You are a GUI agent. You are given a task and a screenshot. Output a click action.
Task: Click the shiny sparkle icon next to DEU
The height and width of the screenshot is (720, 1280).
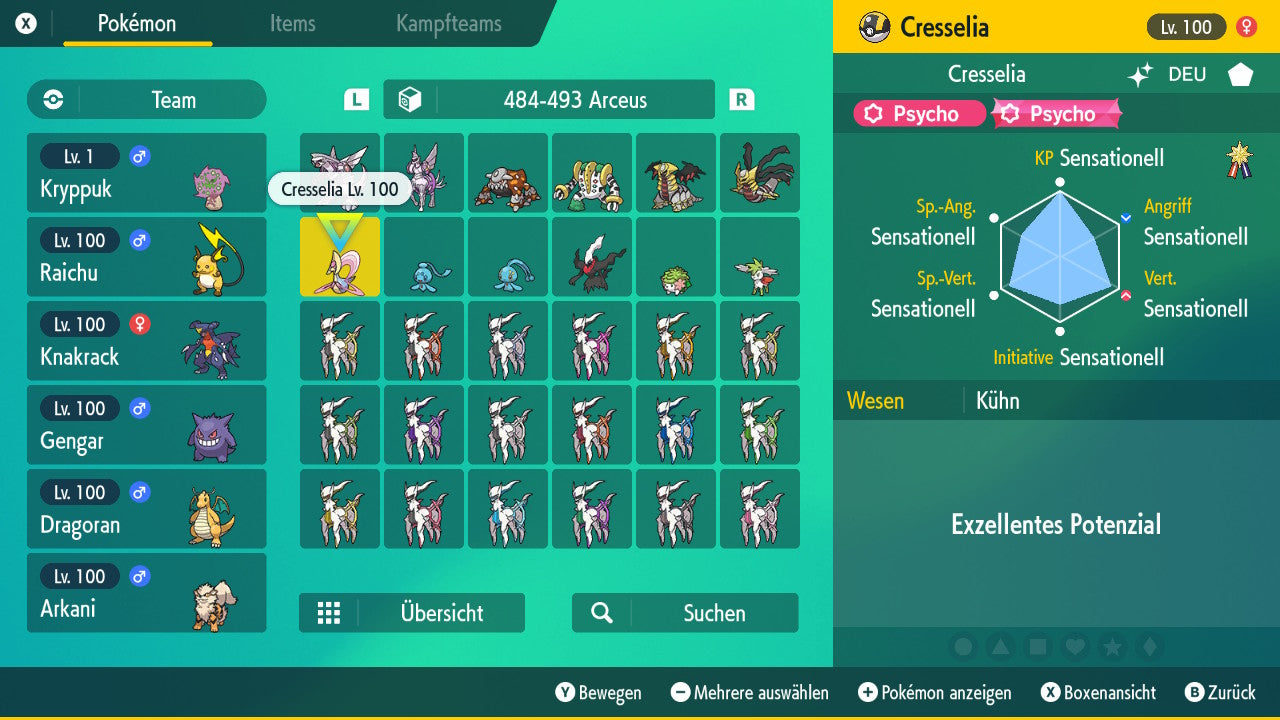point(1140,74)
